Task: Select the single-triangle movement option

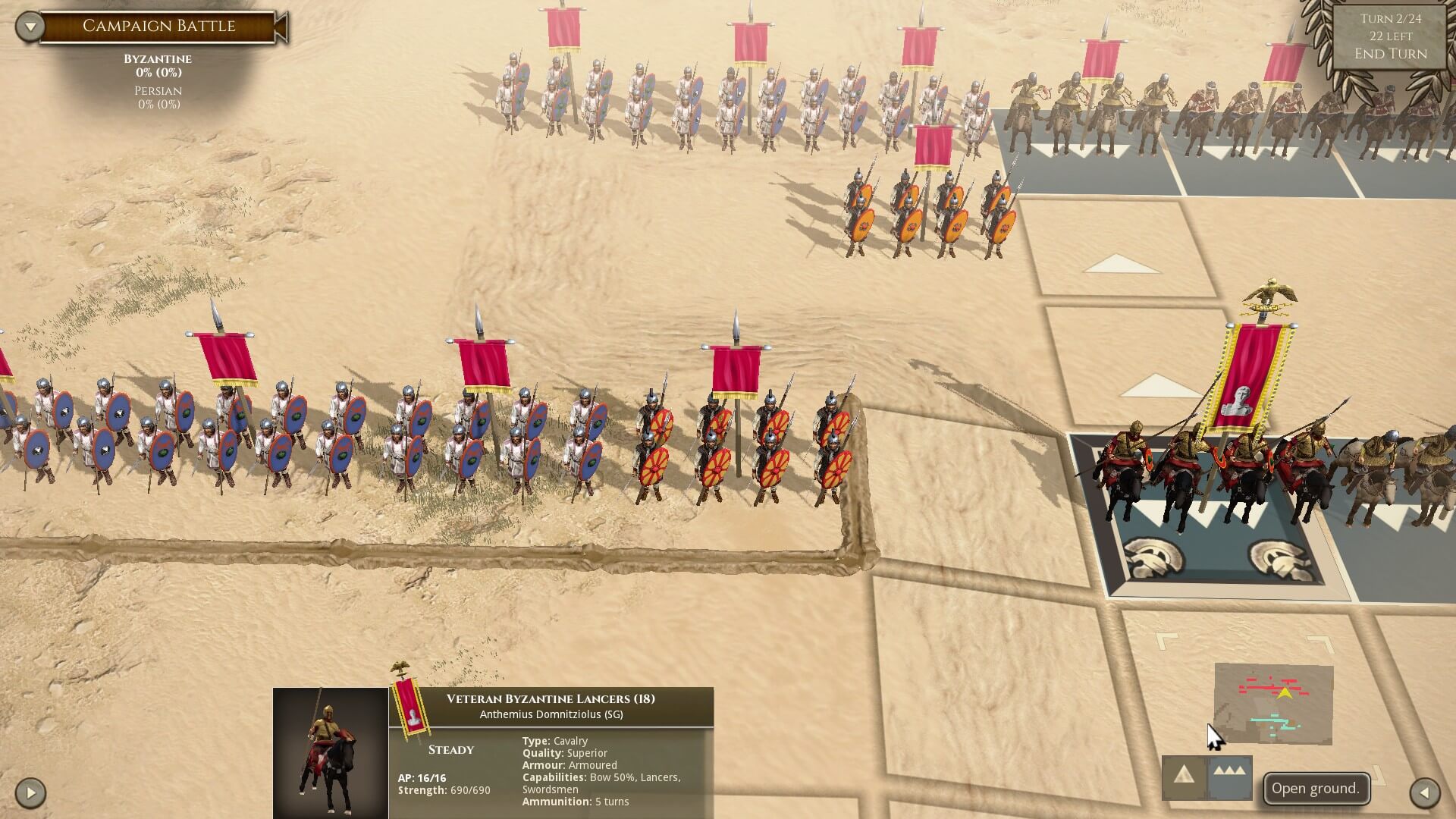Action: click(x=1184, y=777)
